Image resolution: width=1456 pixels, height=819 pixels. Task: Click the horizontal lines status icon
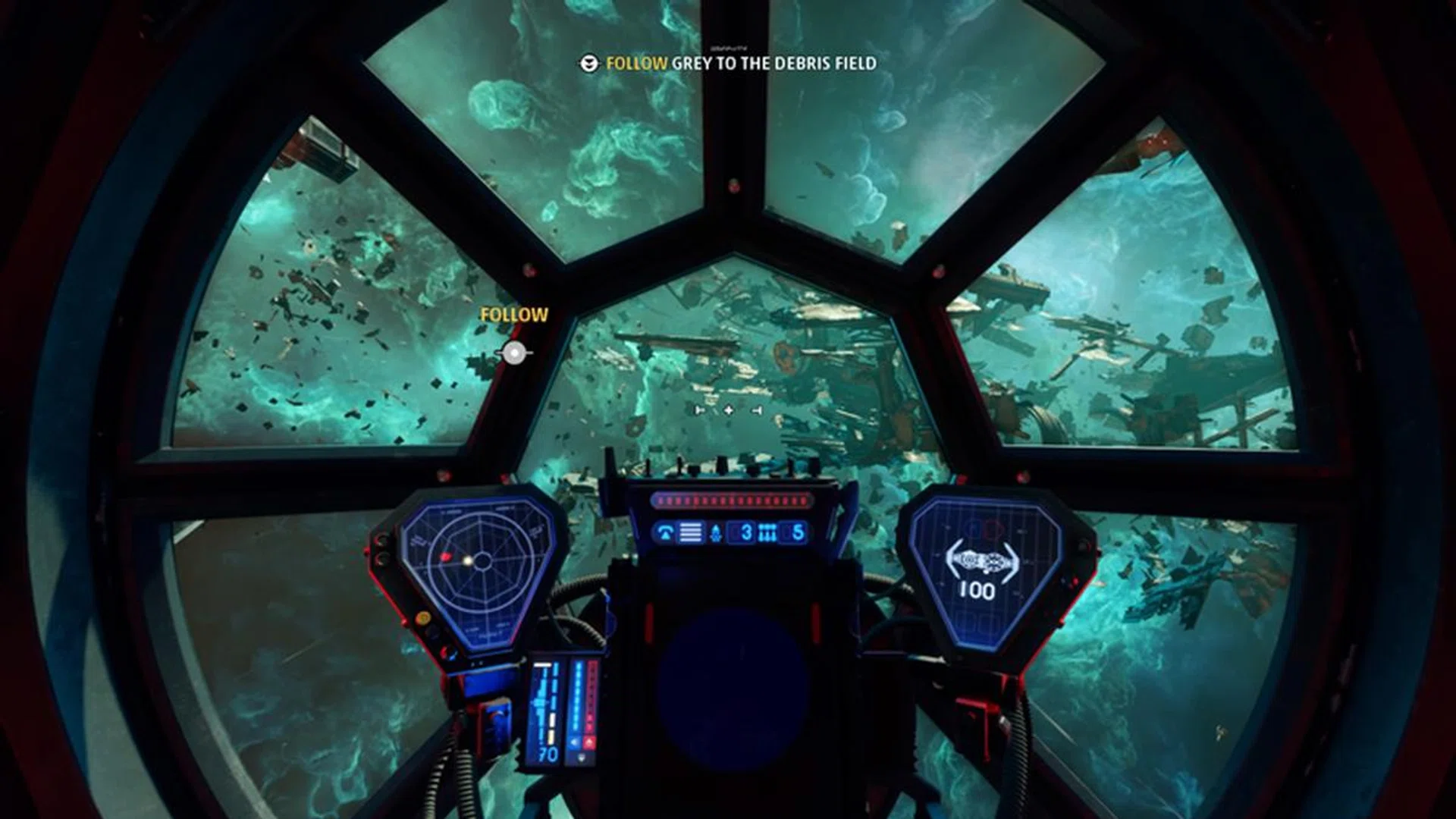point(691,533)
